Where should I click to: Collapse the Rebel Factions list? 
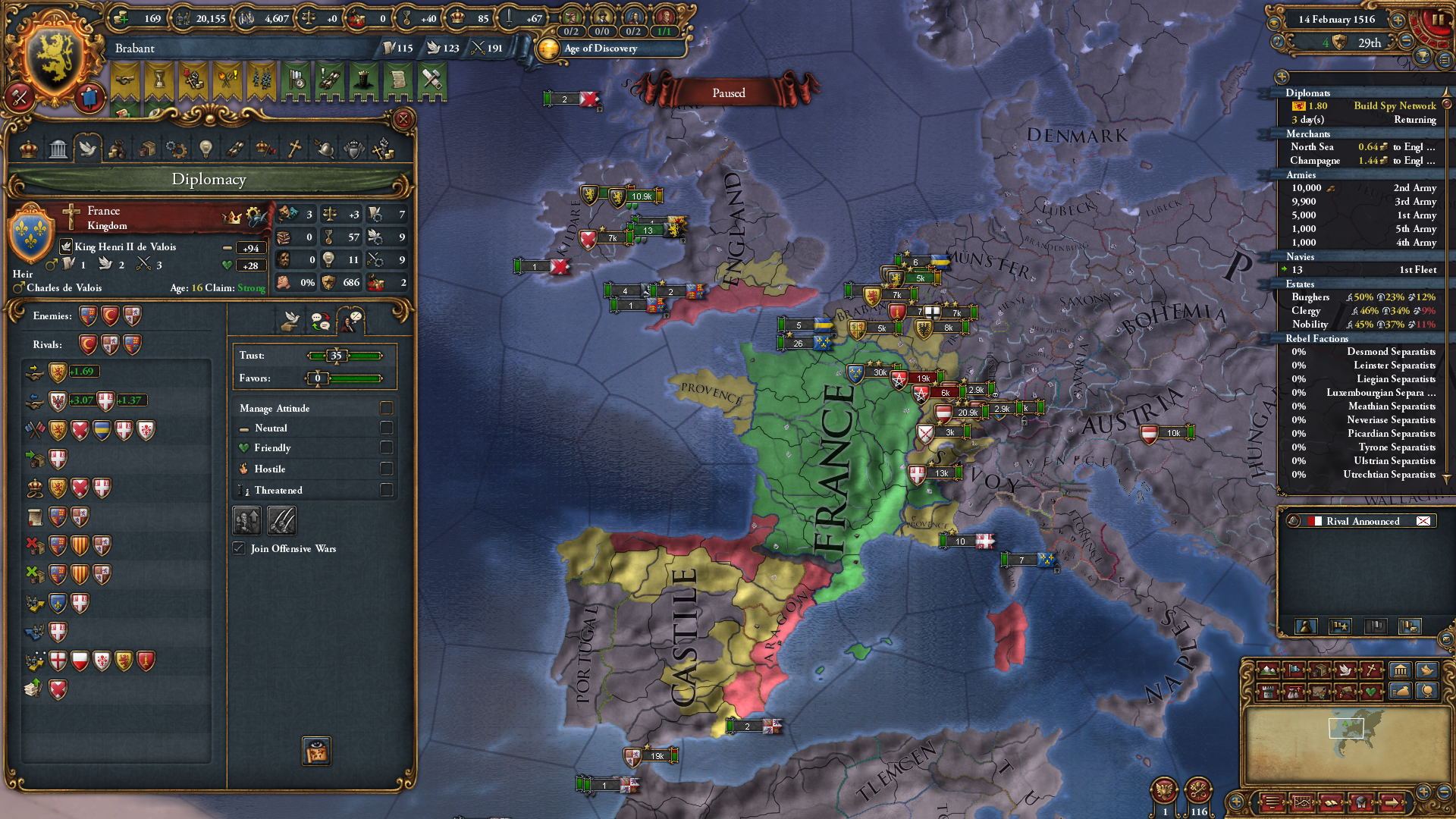[x=1315, y=339]
